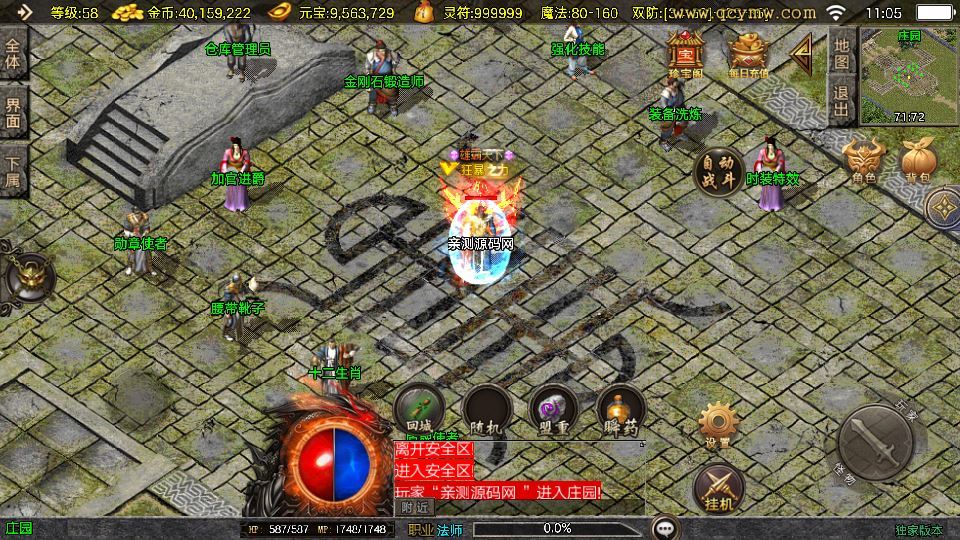
Task: Open the chat speech bubble button
Action: (x=665, y=528)
